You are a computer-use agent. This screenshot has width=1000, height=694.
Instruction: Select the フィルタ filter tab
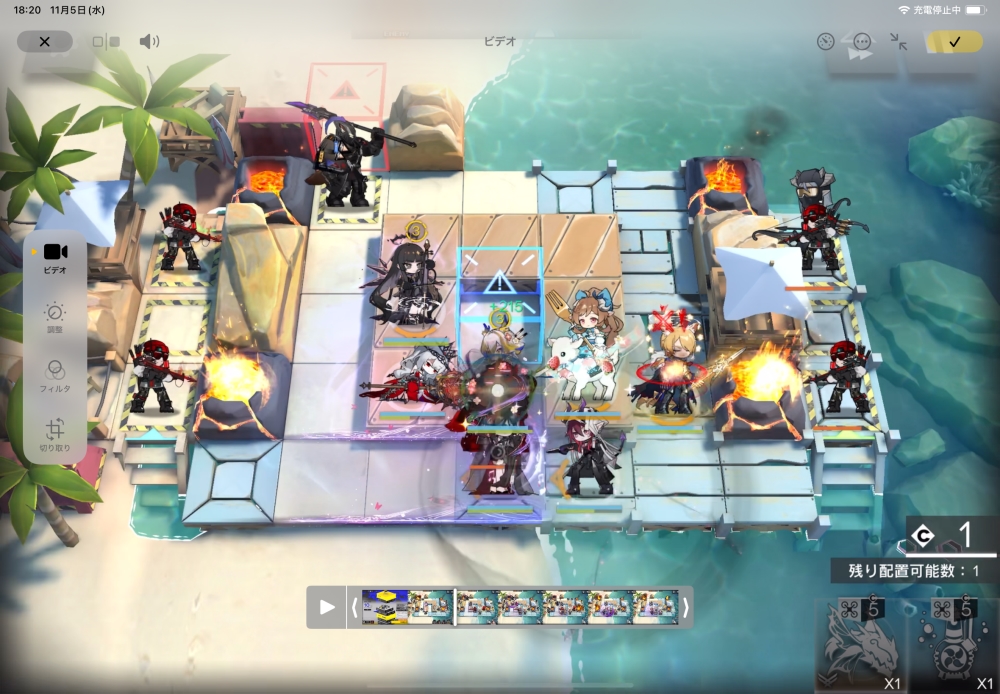coord(55,376)
